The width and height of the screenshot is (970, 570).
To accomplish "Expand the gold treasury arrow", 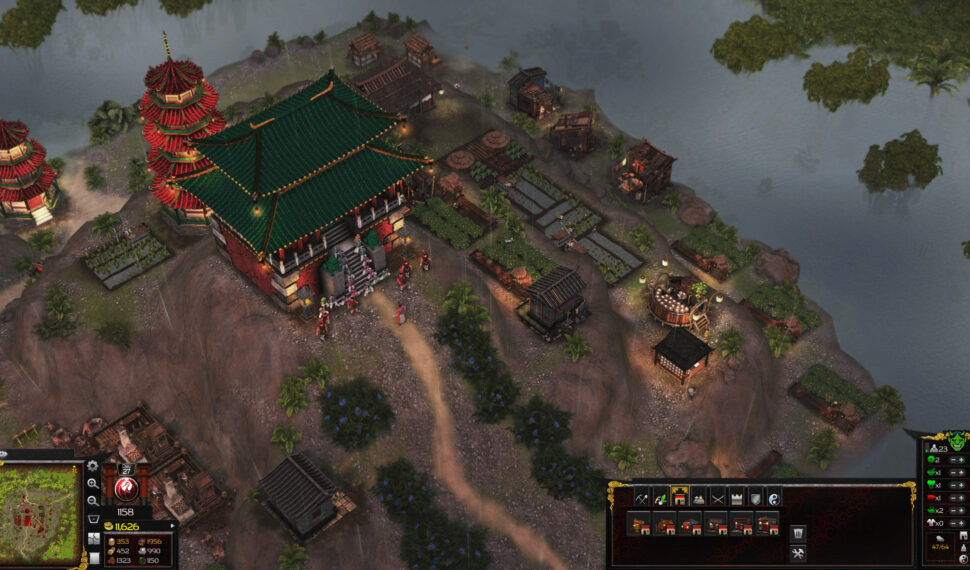I will click(x=174, y=525).
